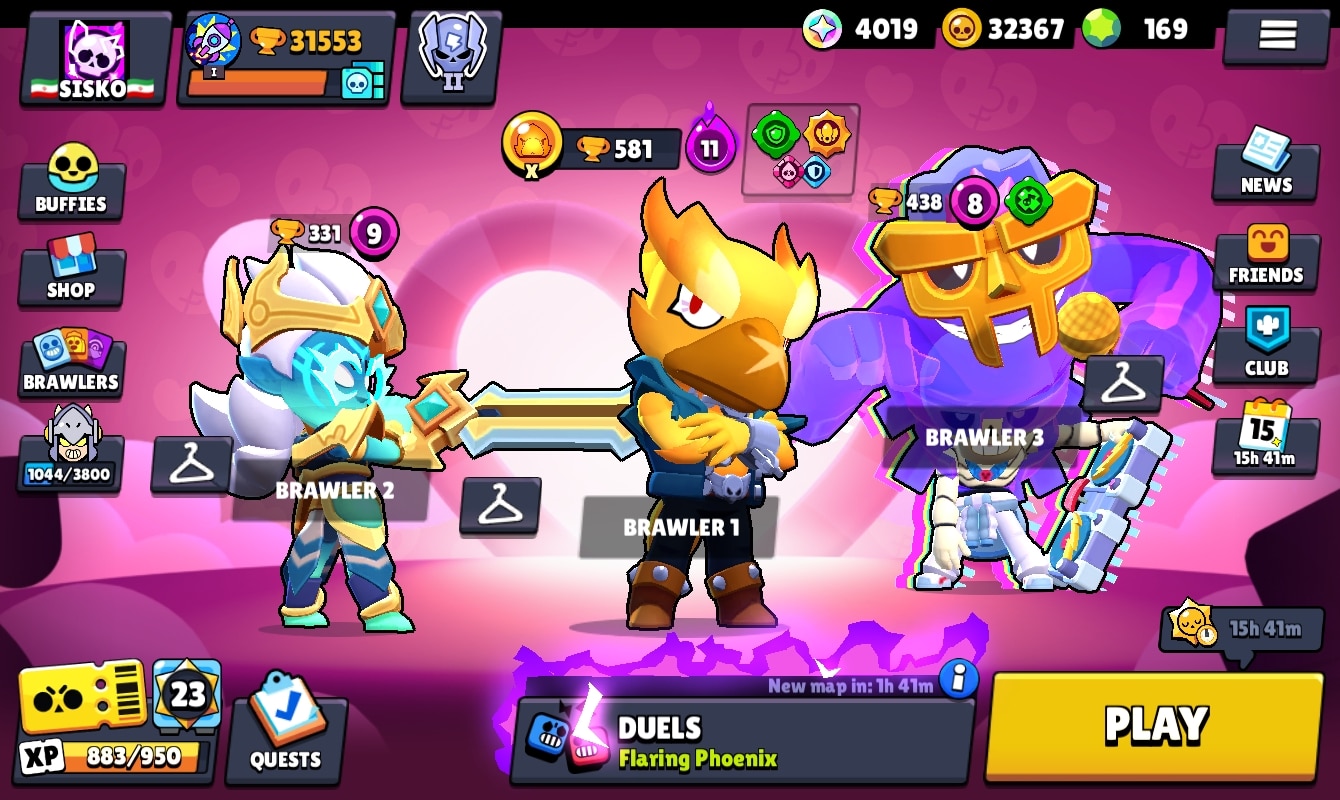Image resolution: width=1340 pixels, height=800 pixels.
Task: Open the BRAWLERS collection
Action: (x=71, y=362)
